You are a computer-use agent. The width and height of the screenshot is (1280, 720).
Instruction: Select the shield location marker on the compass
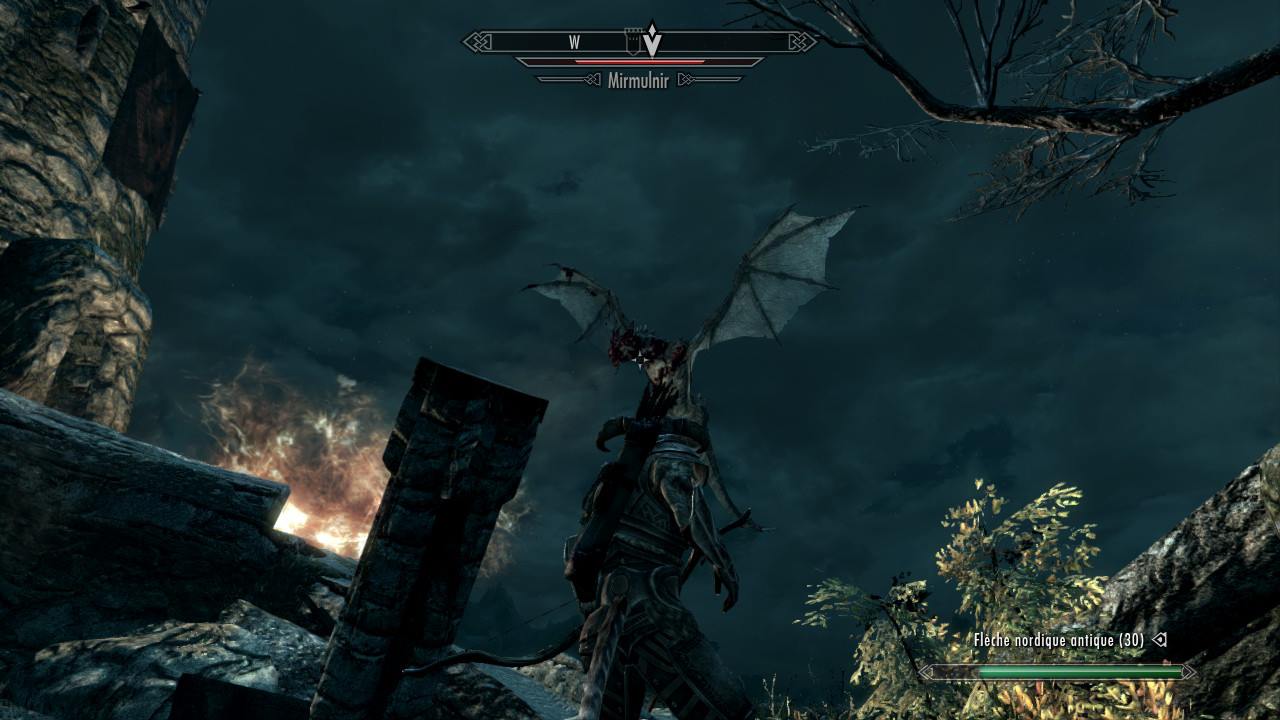click(x=632, y=42)
